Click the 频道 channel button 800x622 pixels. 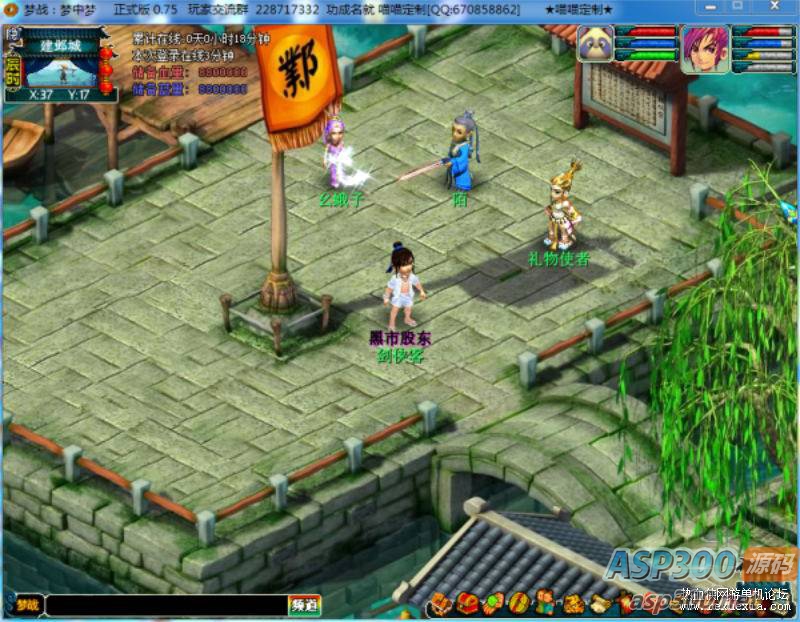point(304,605)
